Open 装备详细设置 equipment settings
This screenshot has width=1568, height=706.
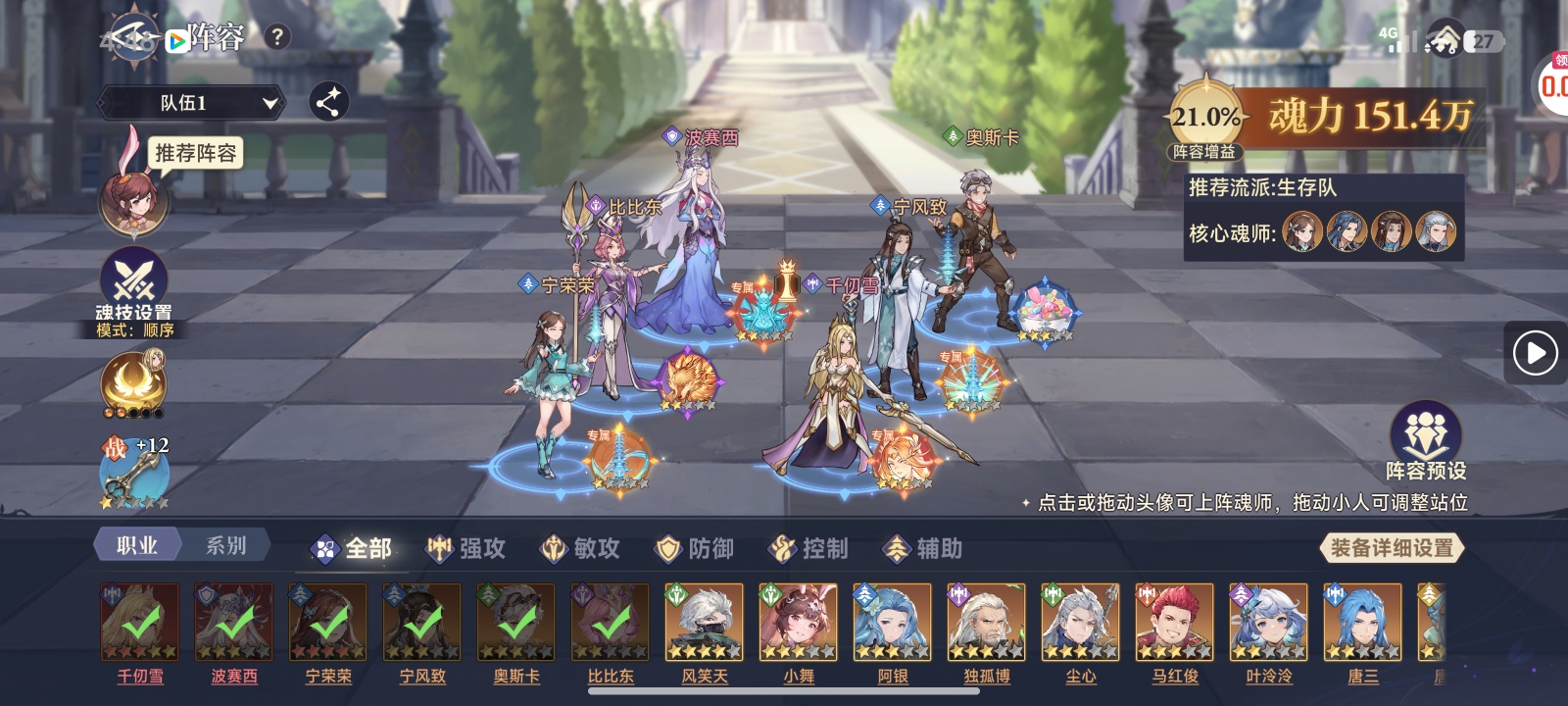(1391, 548)
